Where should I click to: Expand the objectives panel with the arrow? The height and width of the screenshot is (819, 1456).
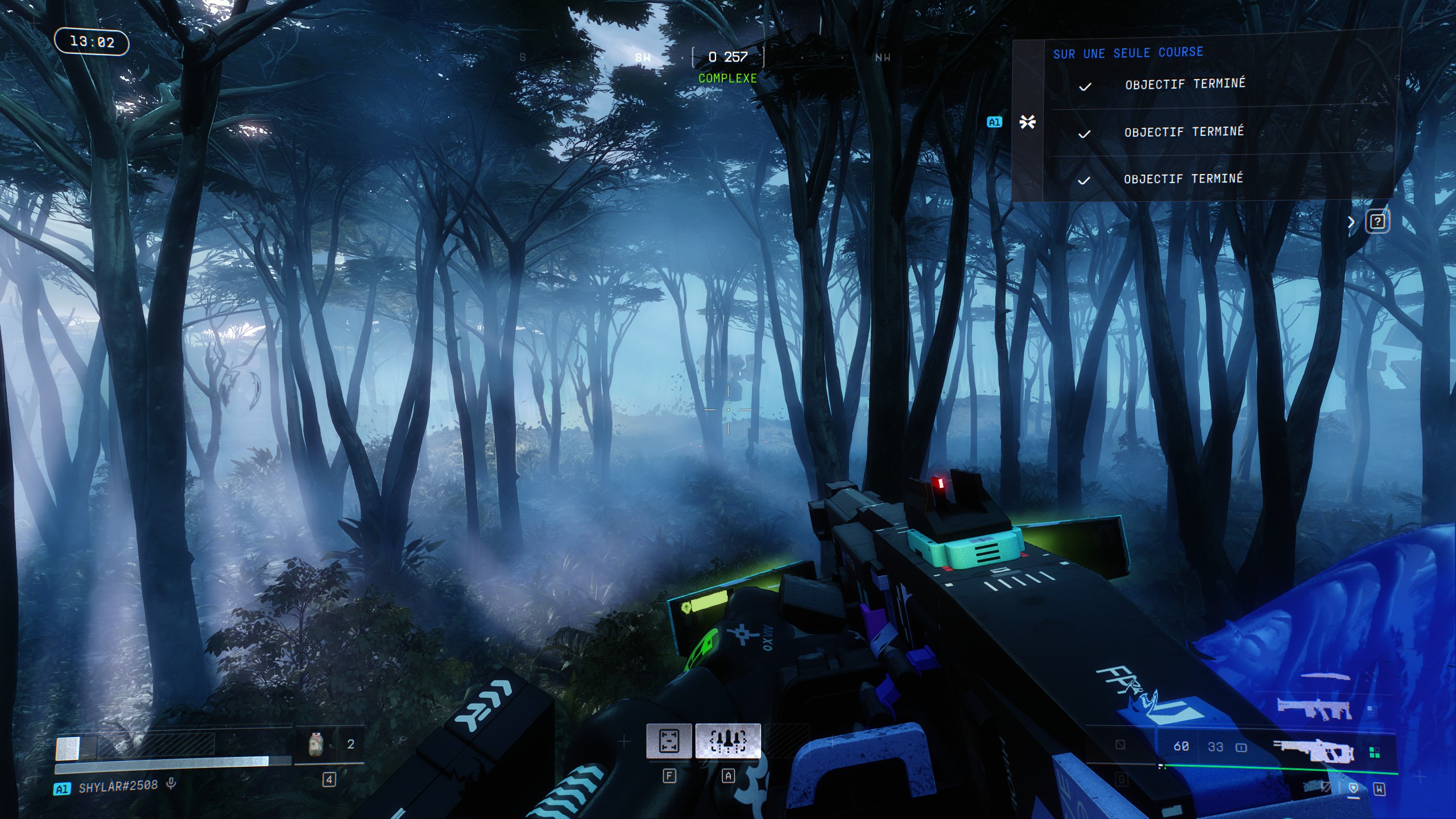pos(1351,222)
